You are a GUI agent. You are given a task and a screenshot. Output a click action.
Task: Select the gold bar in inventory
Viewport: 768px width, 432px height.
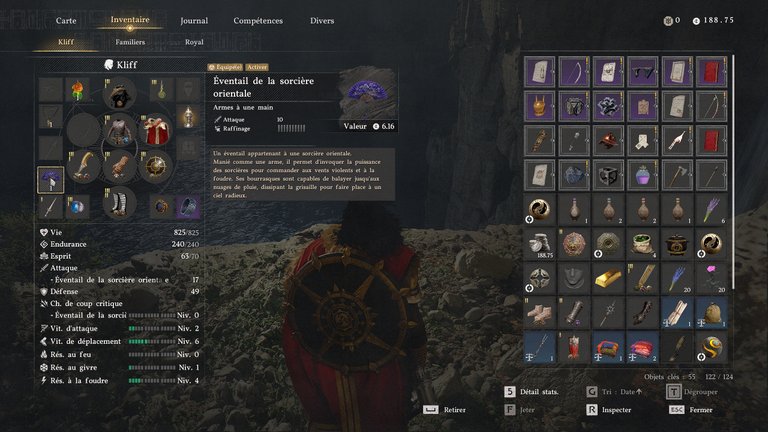(608, 276)
